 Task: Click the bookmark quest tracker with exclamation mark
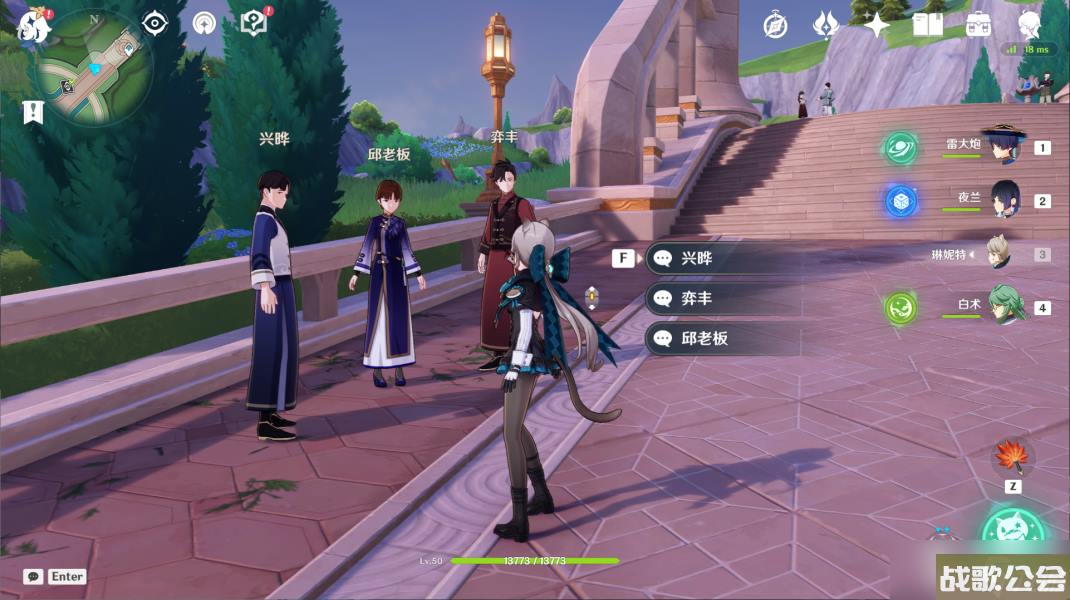33,112
